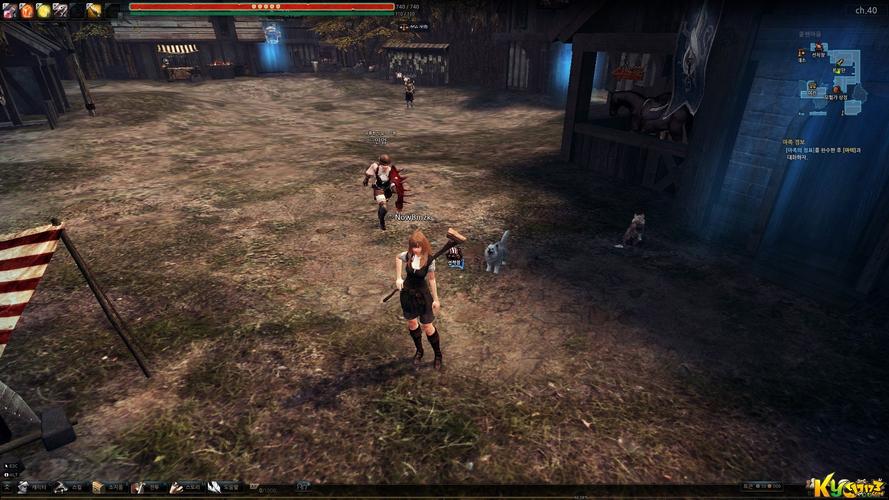Open the bow-and-arrow menu button
Screen dimensions: 889x500
coord(61,487)
